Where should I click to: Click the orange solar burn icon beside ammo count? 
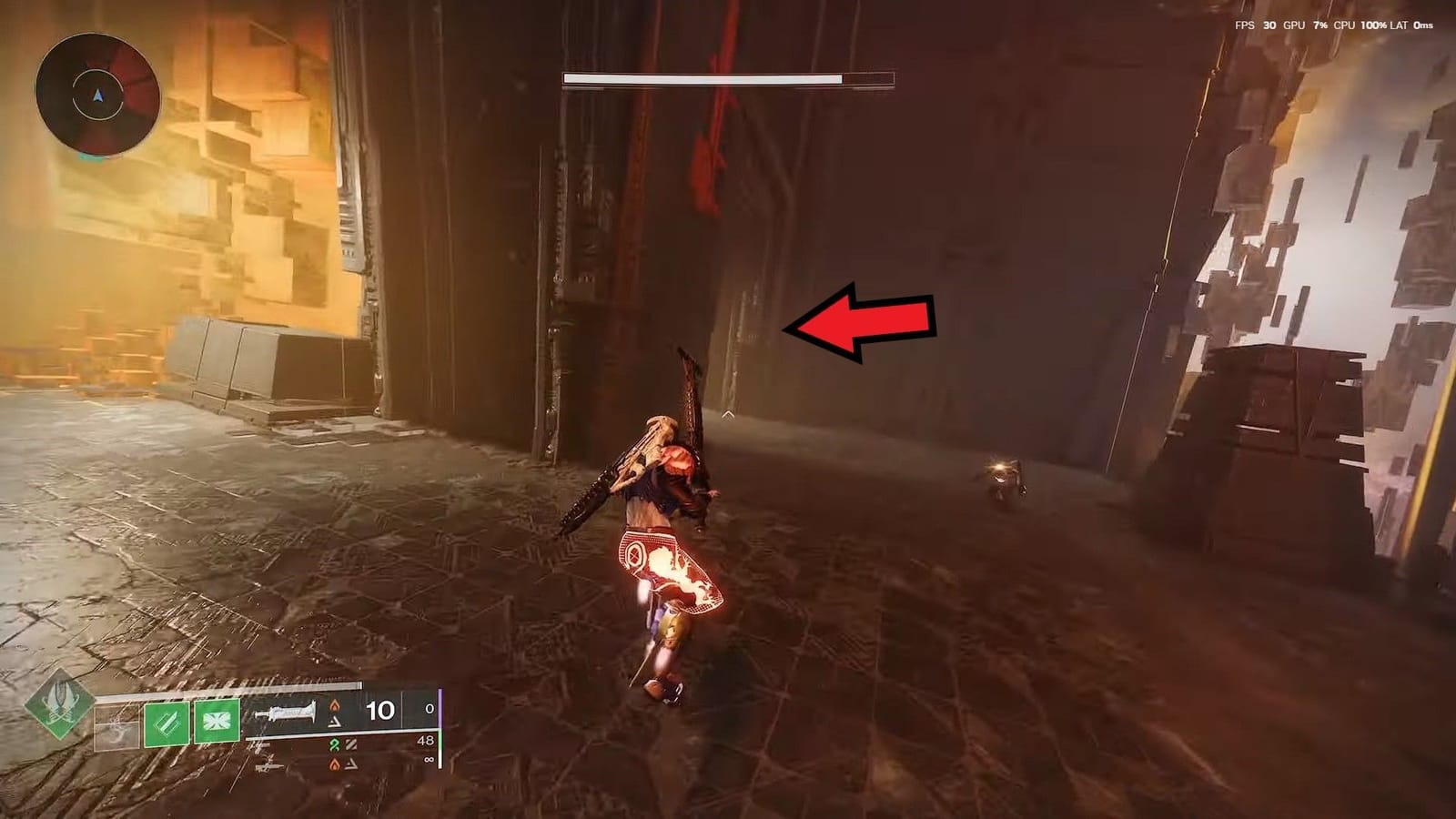[336, 706]
